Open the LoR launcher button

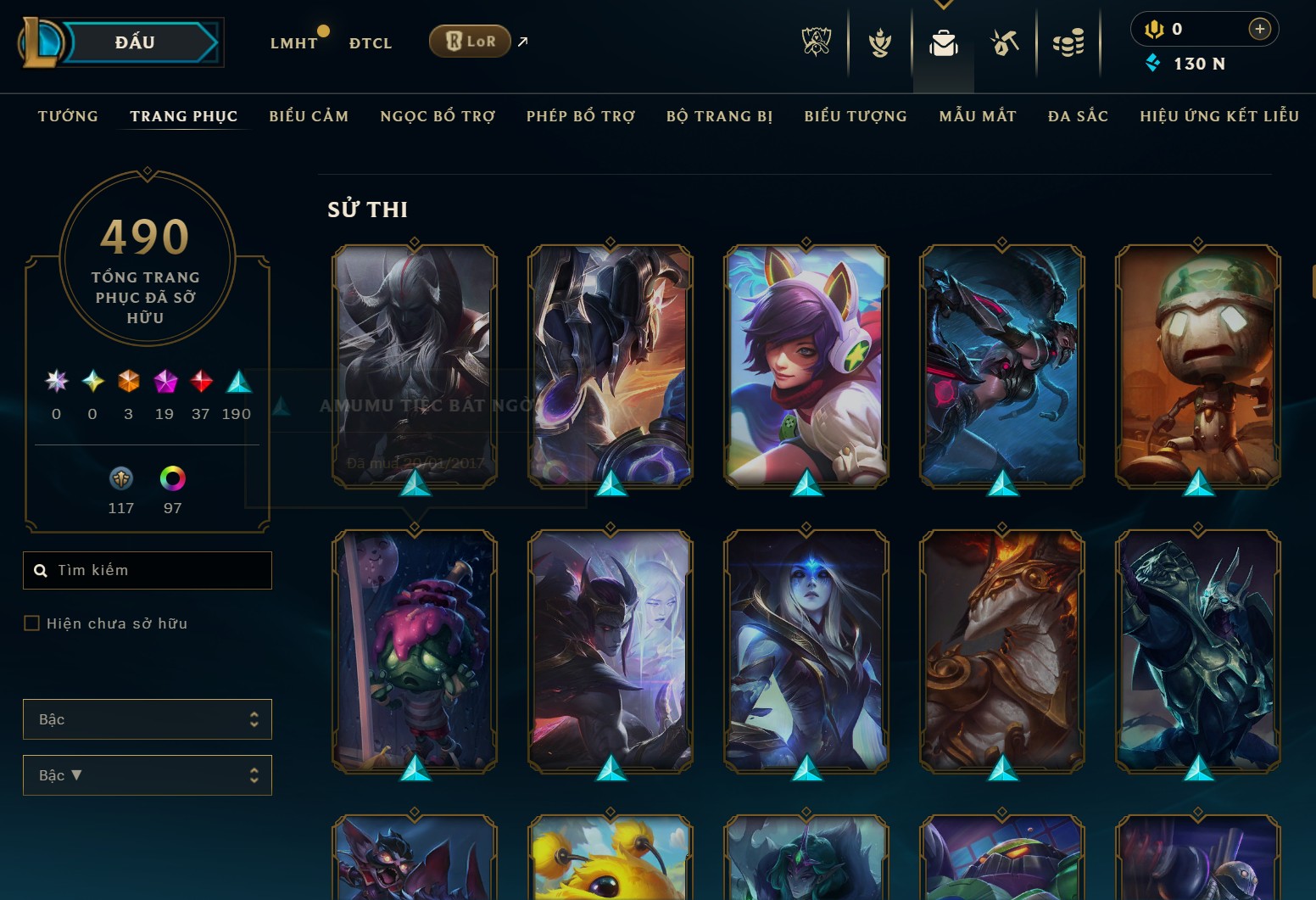469,41
